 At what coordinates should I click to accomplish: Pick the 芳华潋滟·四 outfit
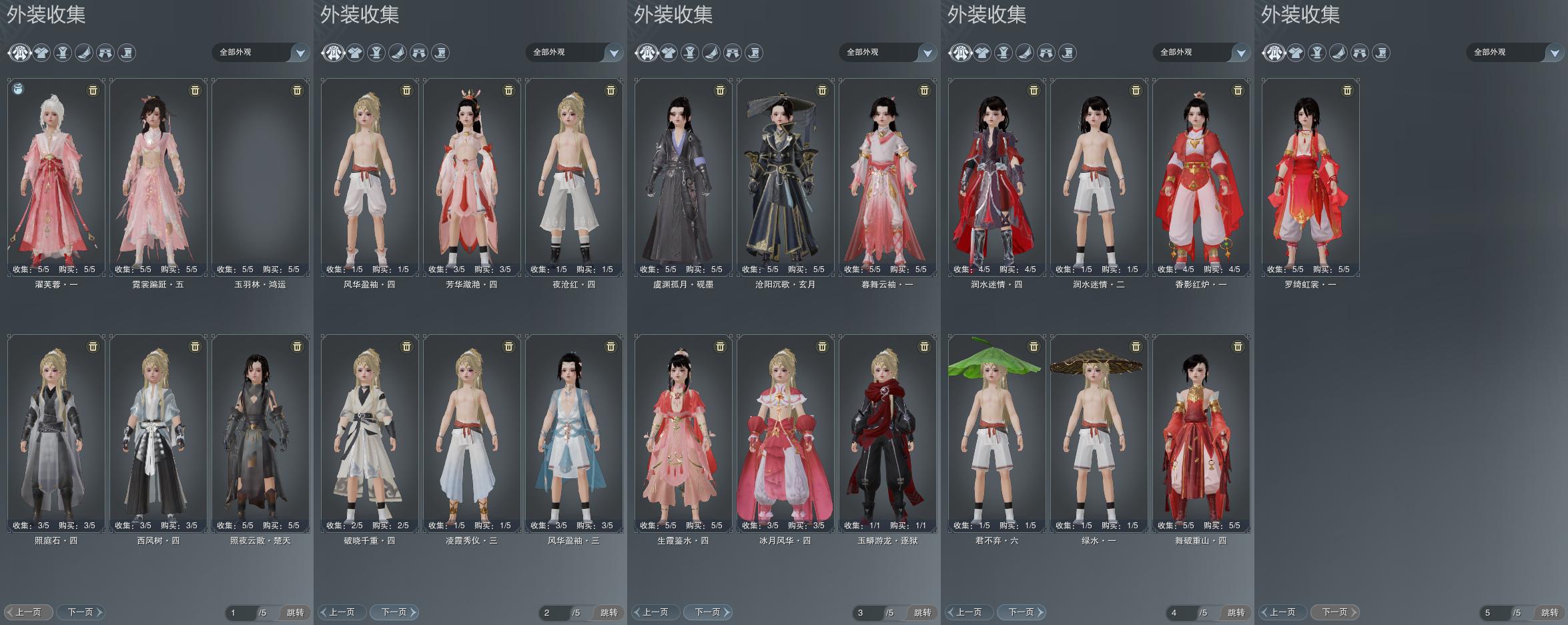point(472,177)
